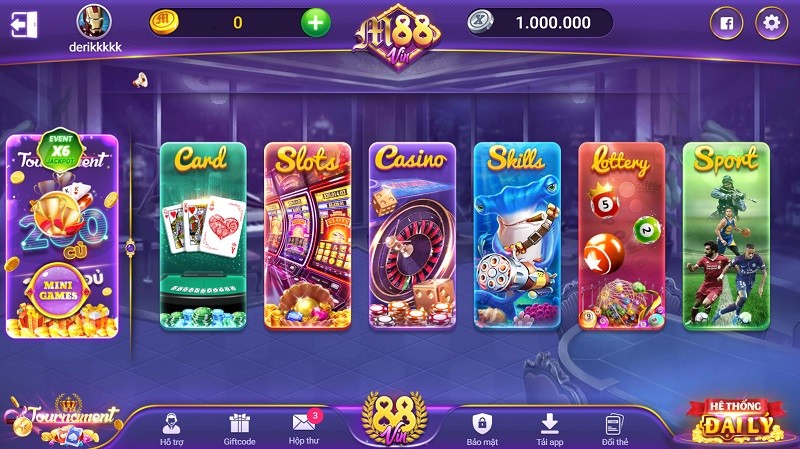Click the exit door logout icon
800x449 pixels.
(24, 23)
